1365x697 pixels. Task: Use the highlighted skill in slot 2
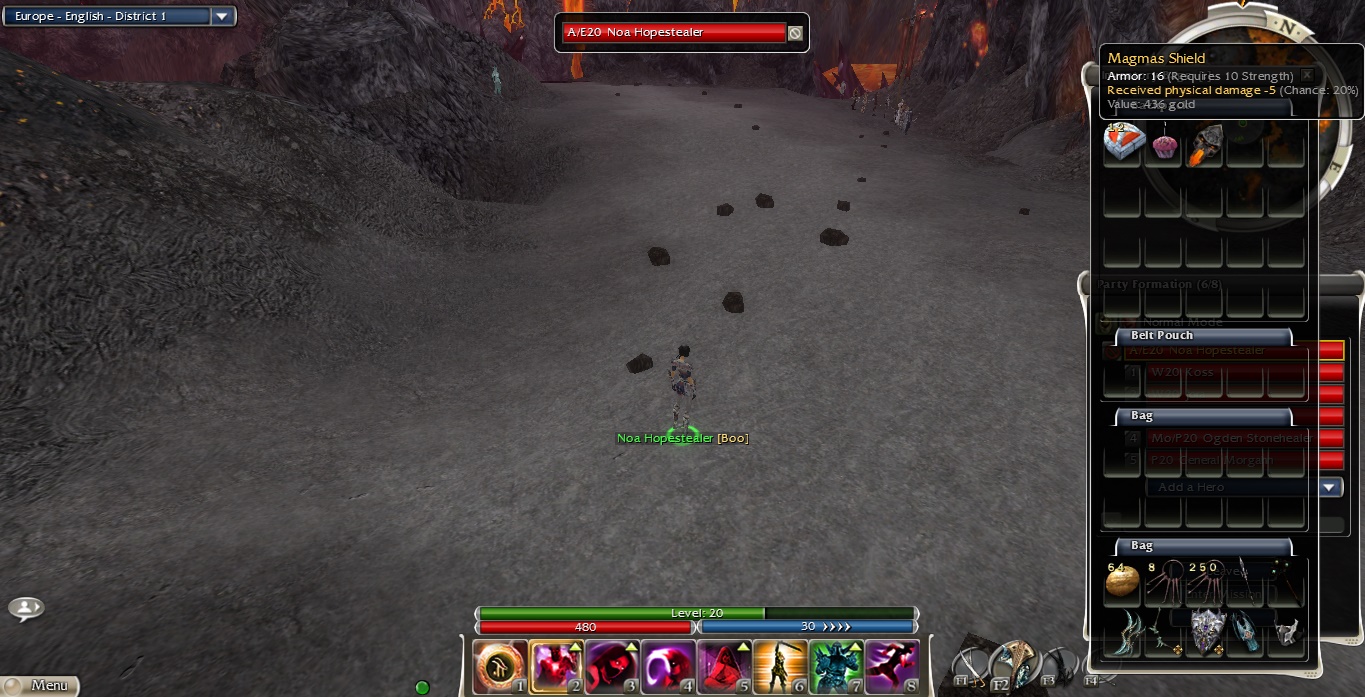click(556, 667)
